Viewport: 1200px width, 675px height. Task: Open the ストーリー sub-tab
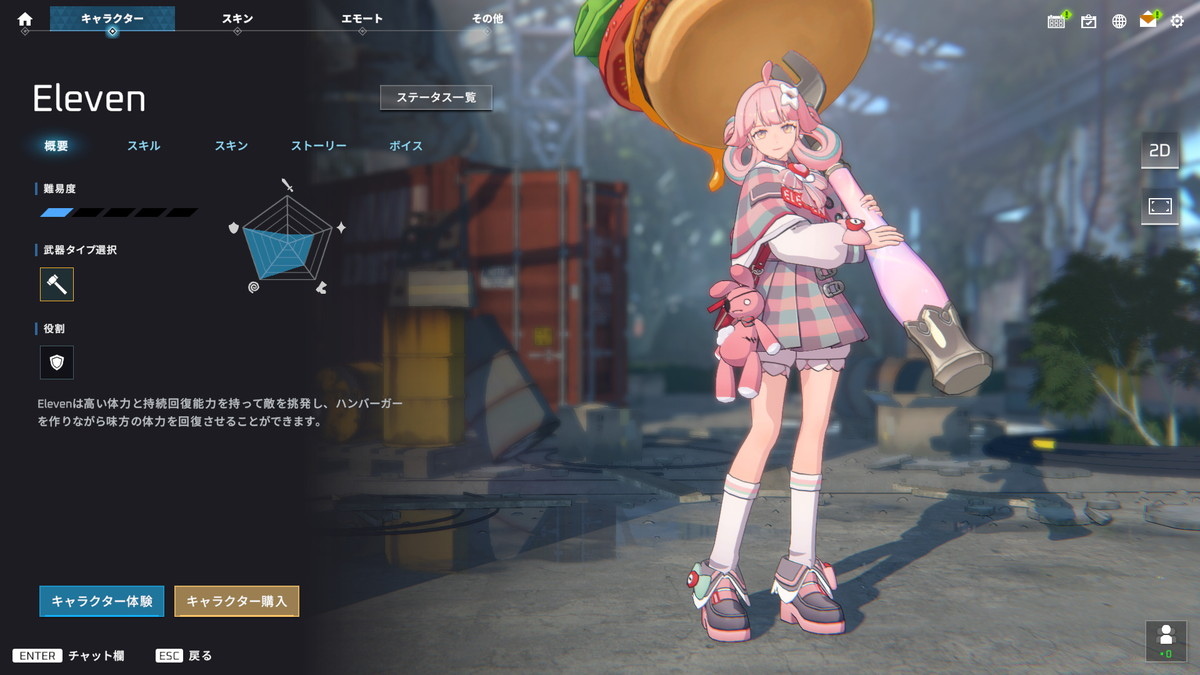319,146
